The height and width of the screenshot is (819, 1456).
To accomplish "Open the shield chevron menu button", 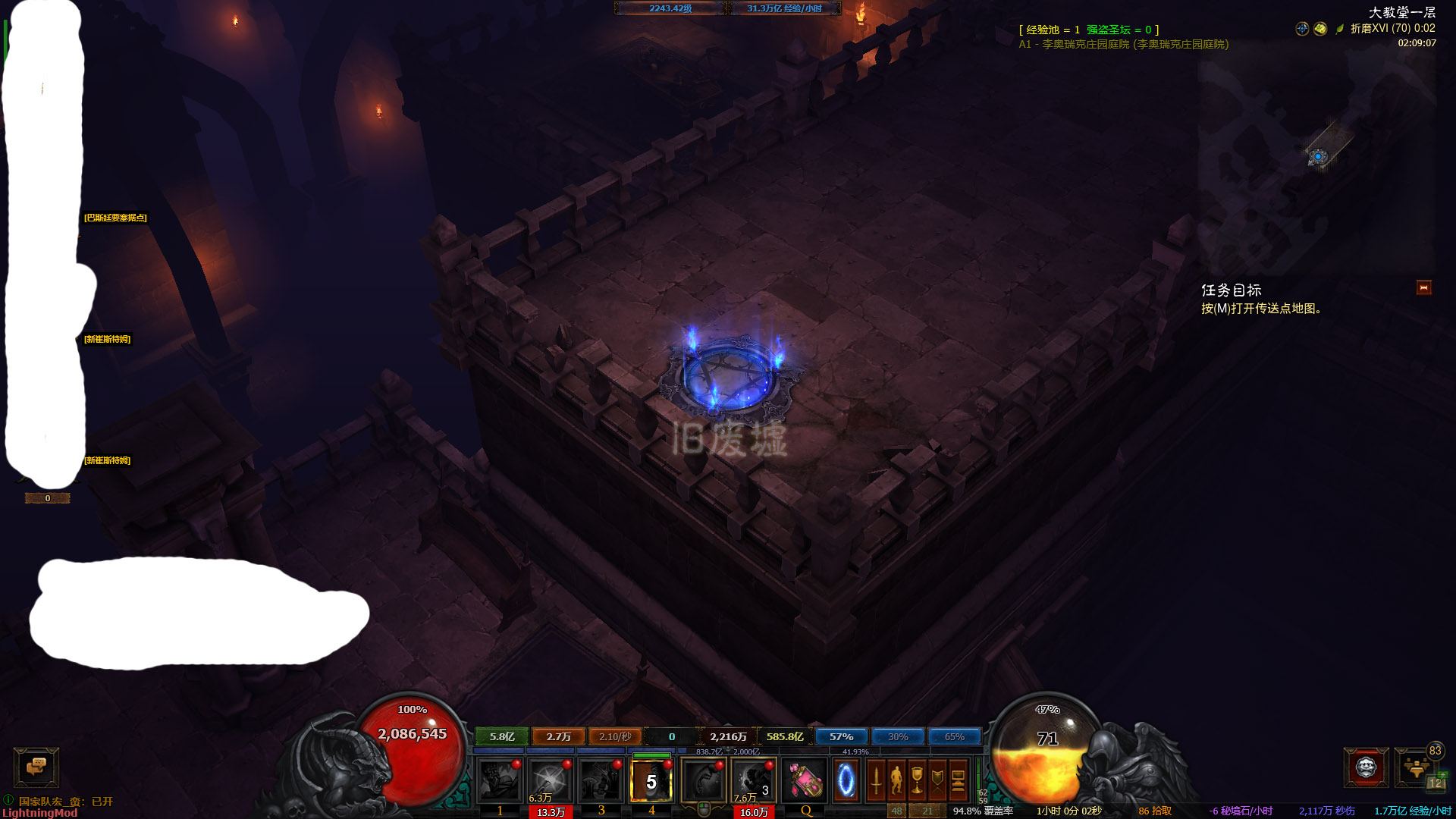I will pyautogui.click(x=937, y=780).
